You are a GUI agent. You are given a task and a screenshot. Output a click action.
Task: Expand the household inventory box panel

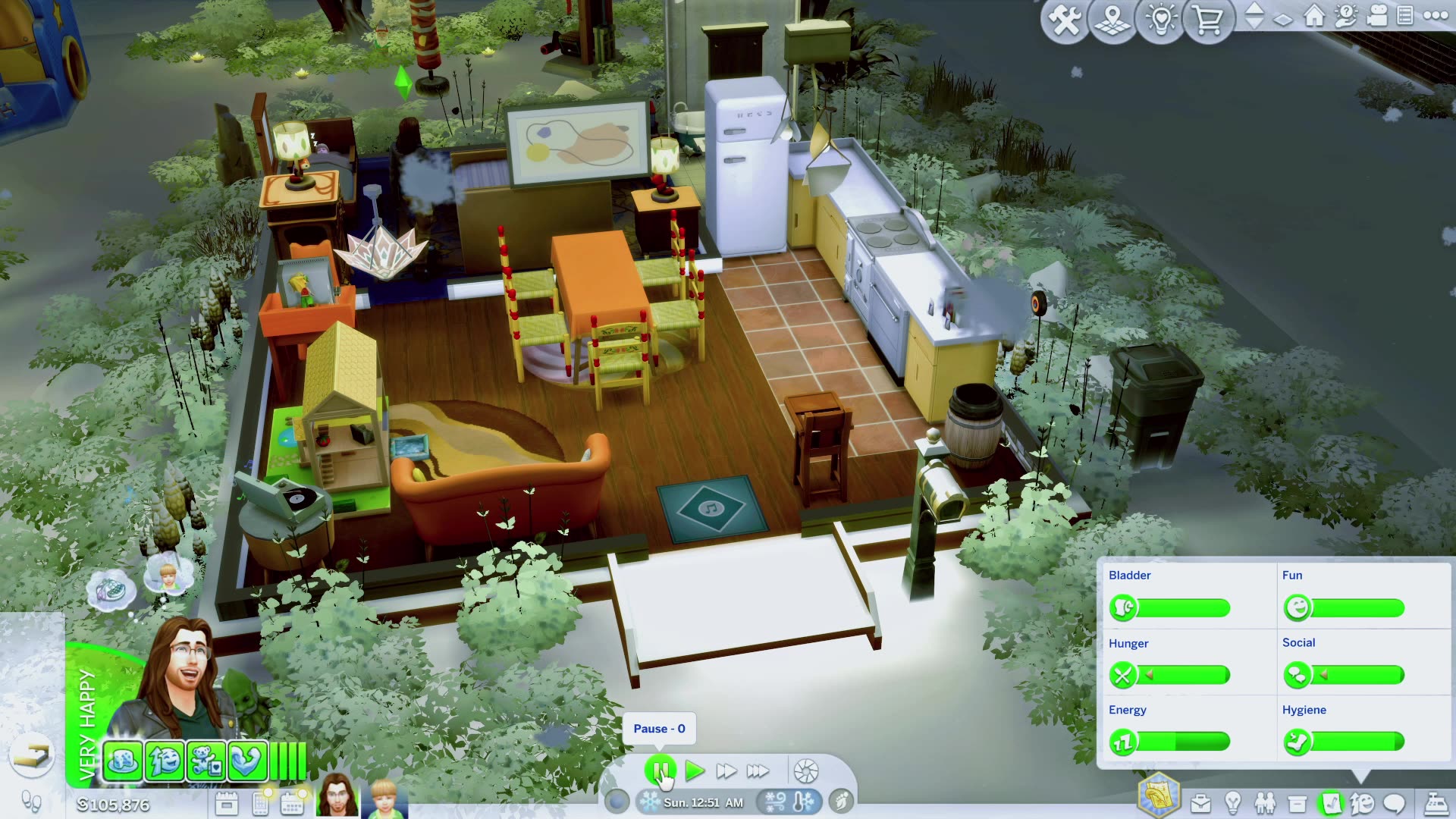point(1295,802)
